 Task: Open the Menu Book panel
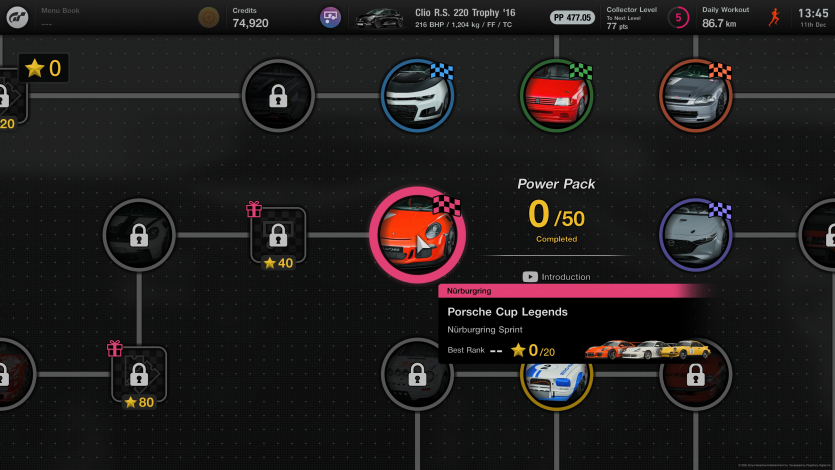pyautogui.click(x=62, y=17)
